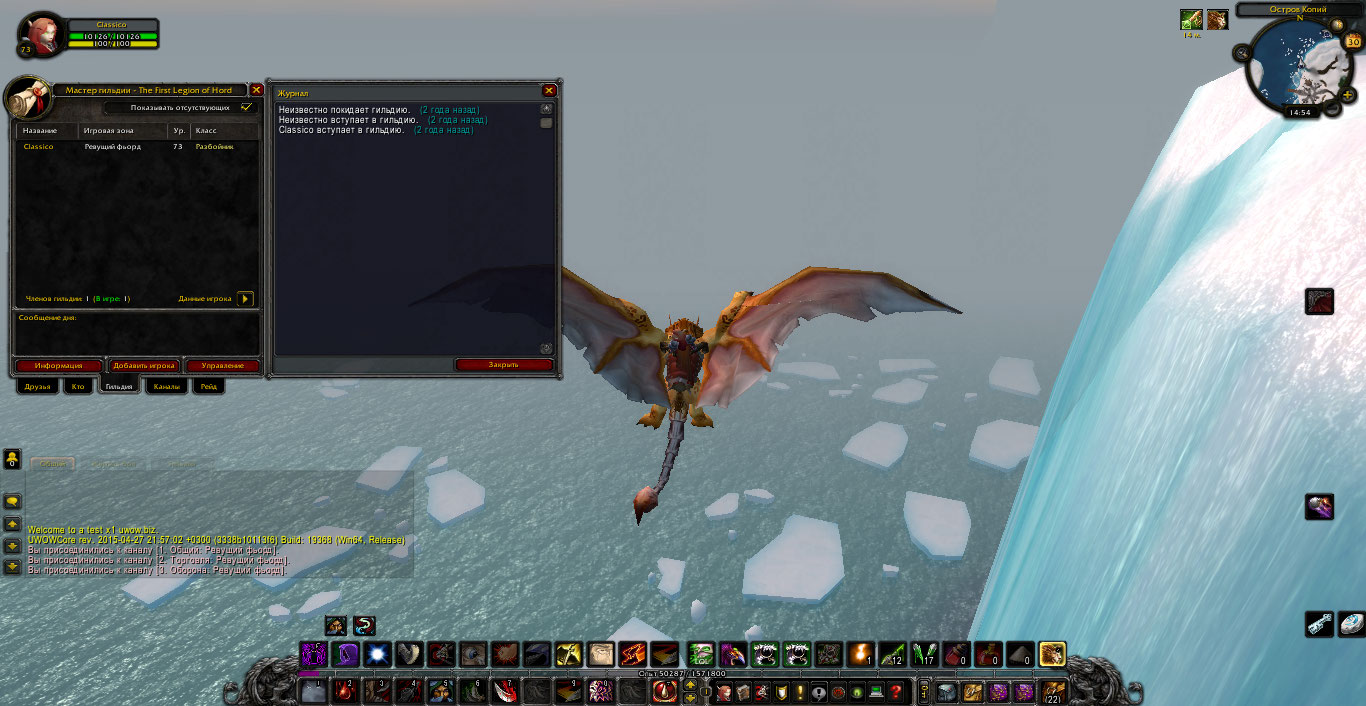Close the Журнал log panel with its X

click(548, 90)
